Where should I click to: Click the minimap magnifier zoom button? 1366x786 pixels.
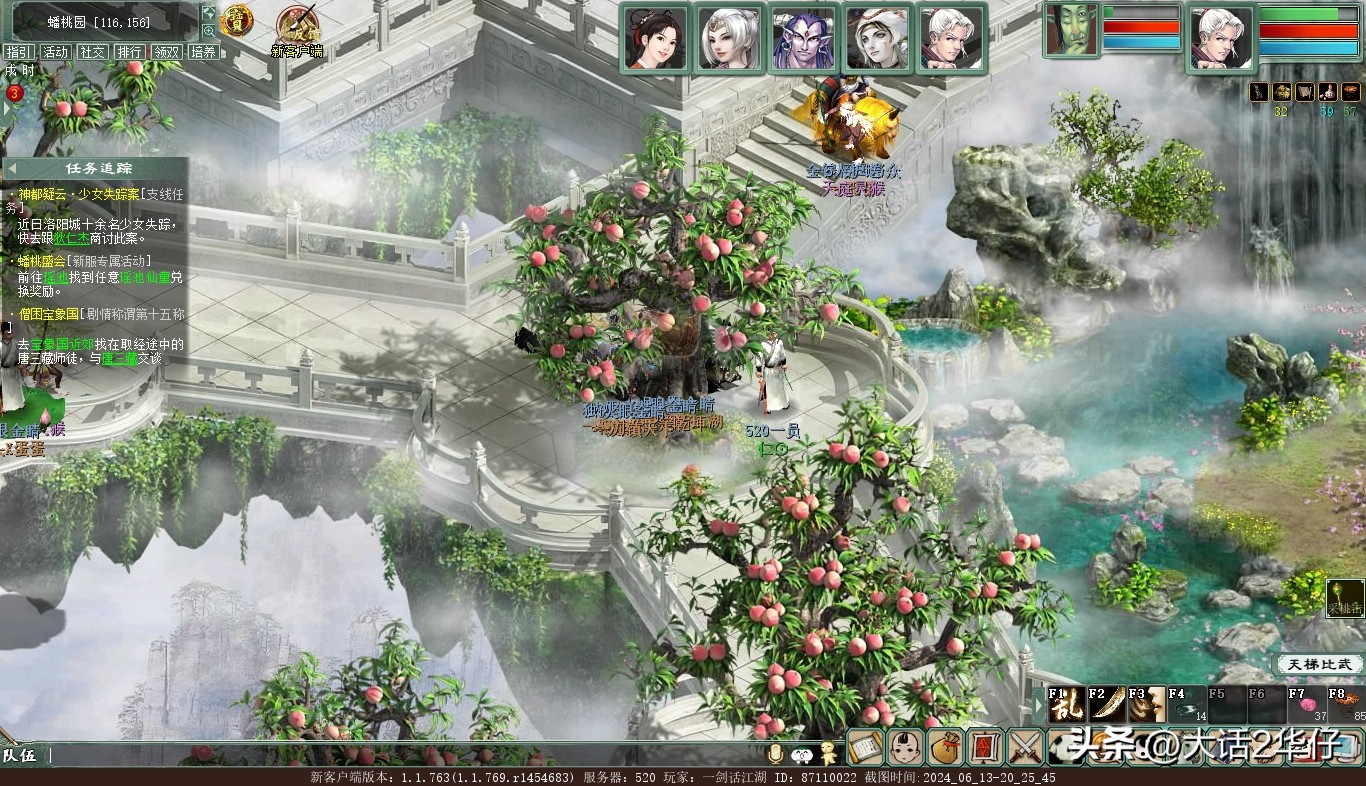tap(209, 31)
